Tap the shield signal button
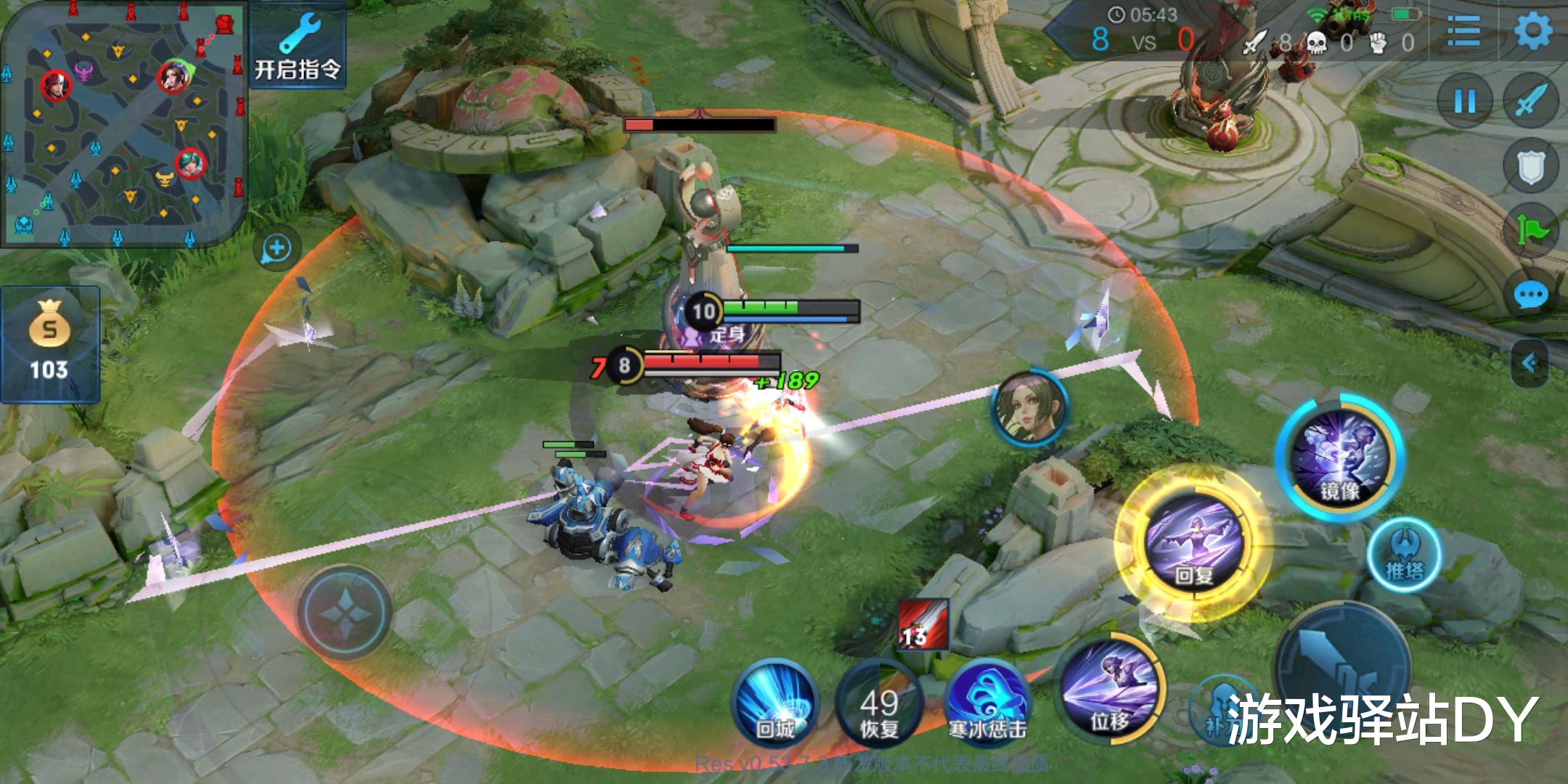 tap(1531, 166)
